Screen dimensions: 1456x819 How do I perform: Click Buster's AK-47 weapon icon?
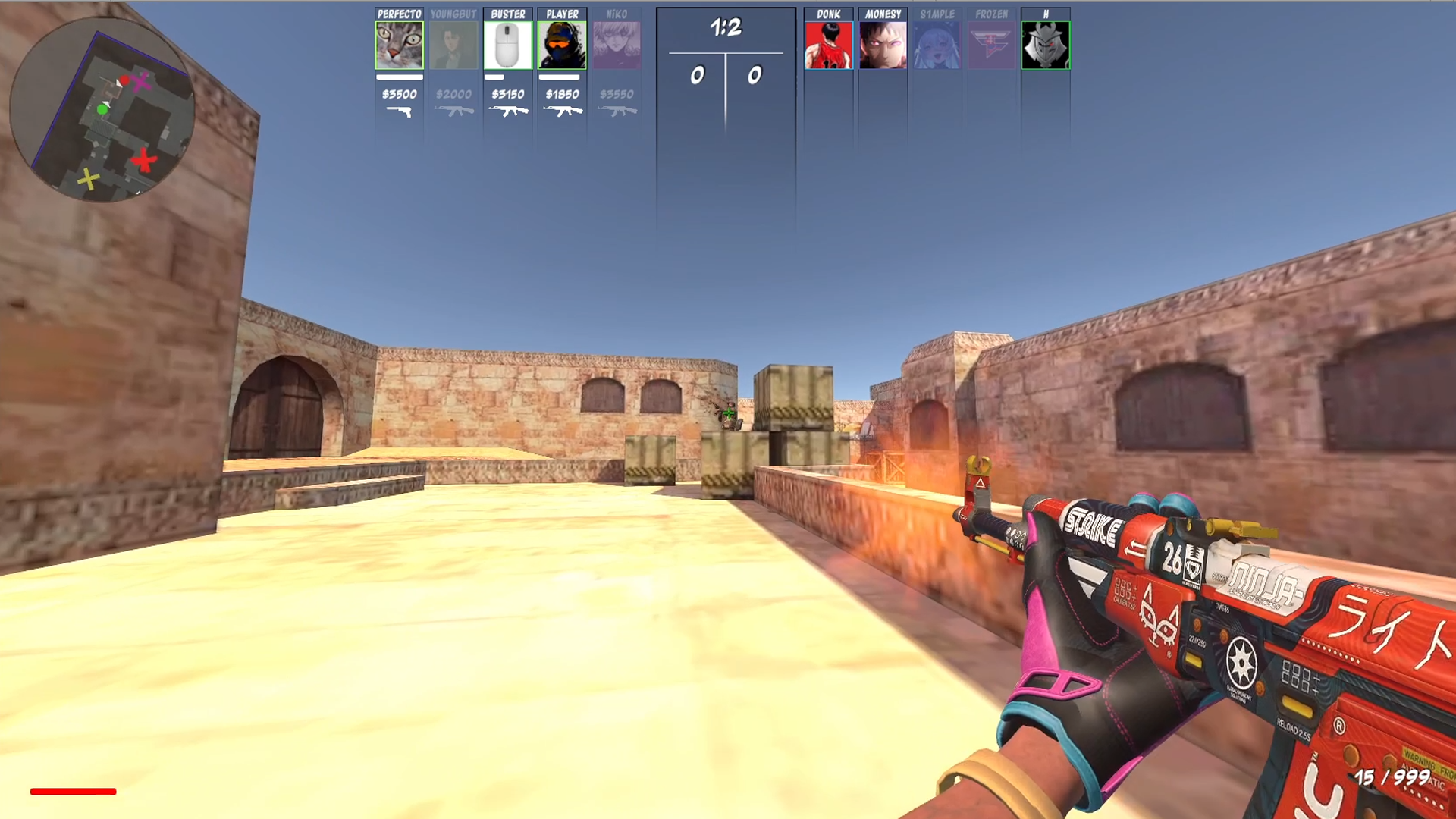click(x=507, y=112)
